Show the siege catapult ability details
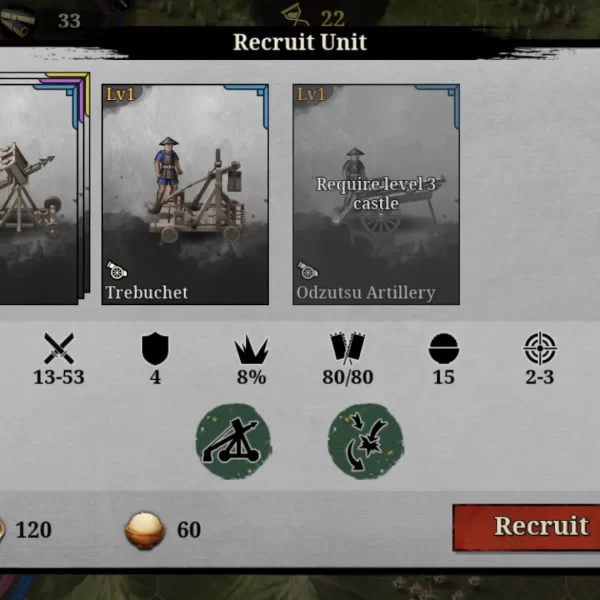The width and height of the screenshot is (600, 600). click(x=233, y=441)
